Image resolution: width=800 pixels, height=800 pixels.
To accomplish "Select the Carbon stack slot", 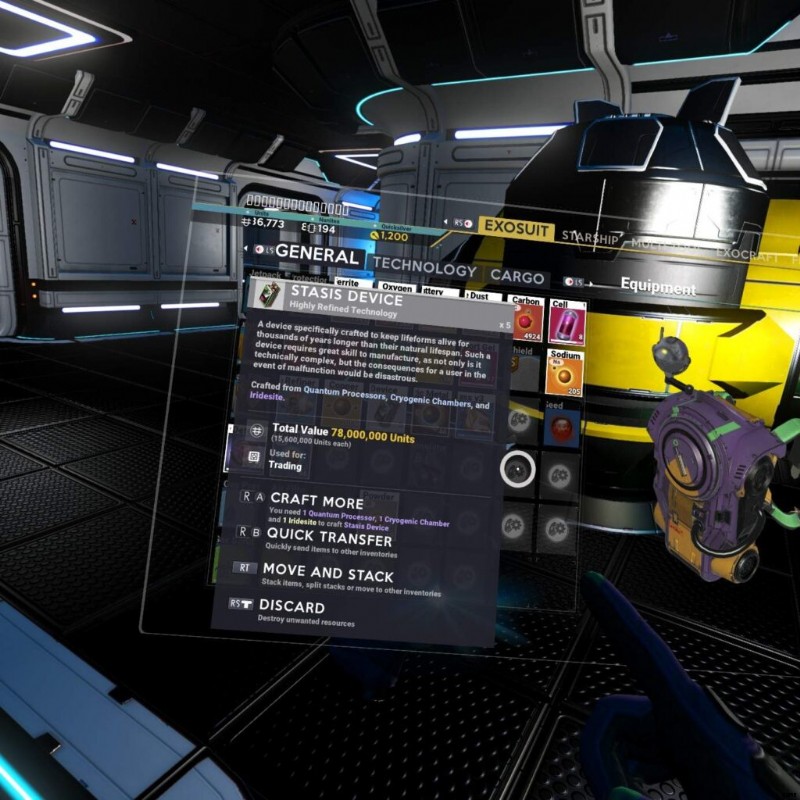I will click(526, 320).
